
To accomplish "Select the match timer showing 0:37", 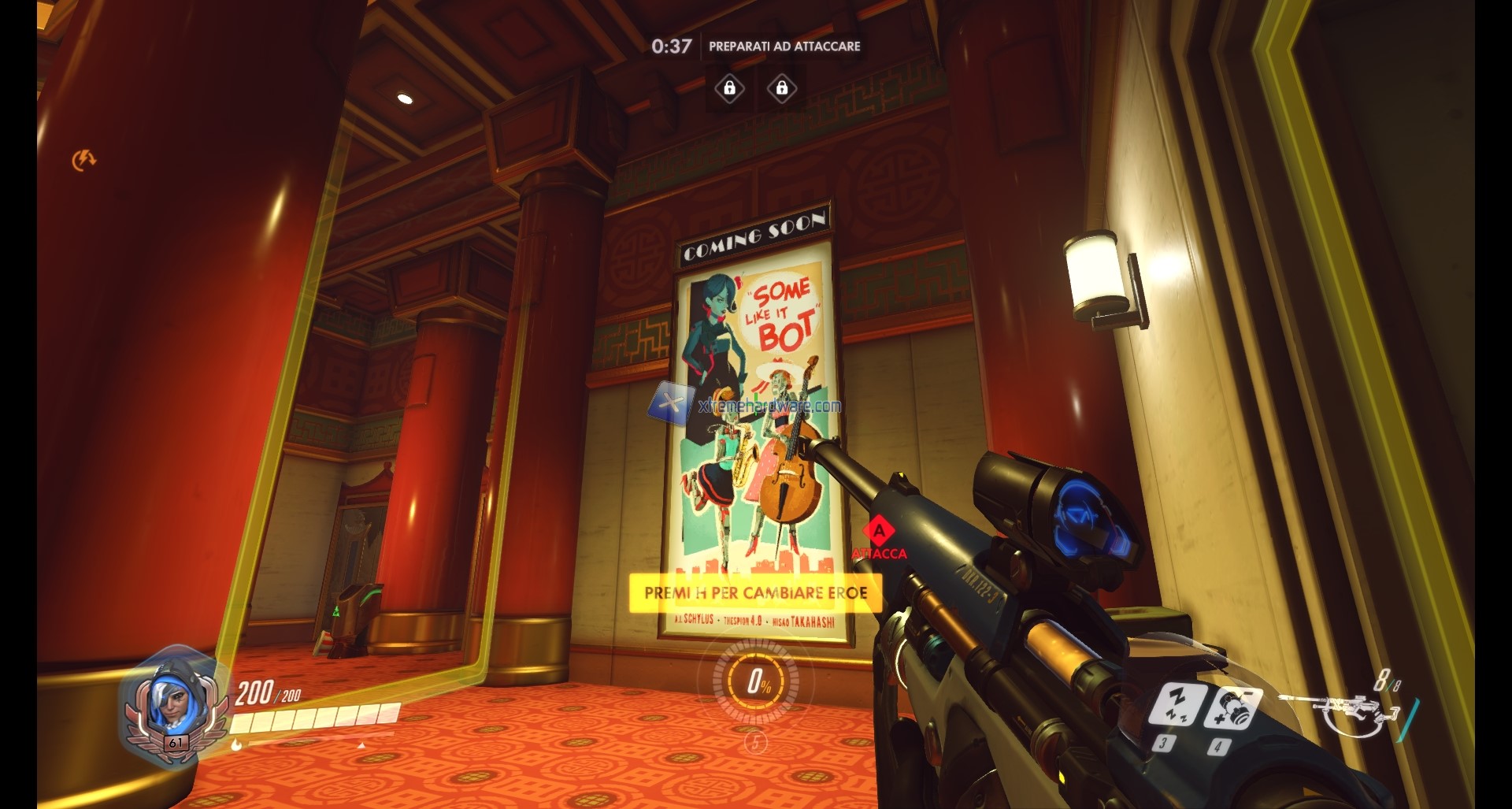I will coord(673,45).
